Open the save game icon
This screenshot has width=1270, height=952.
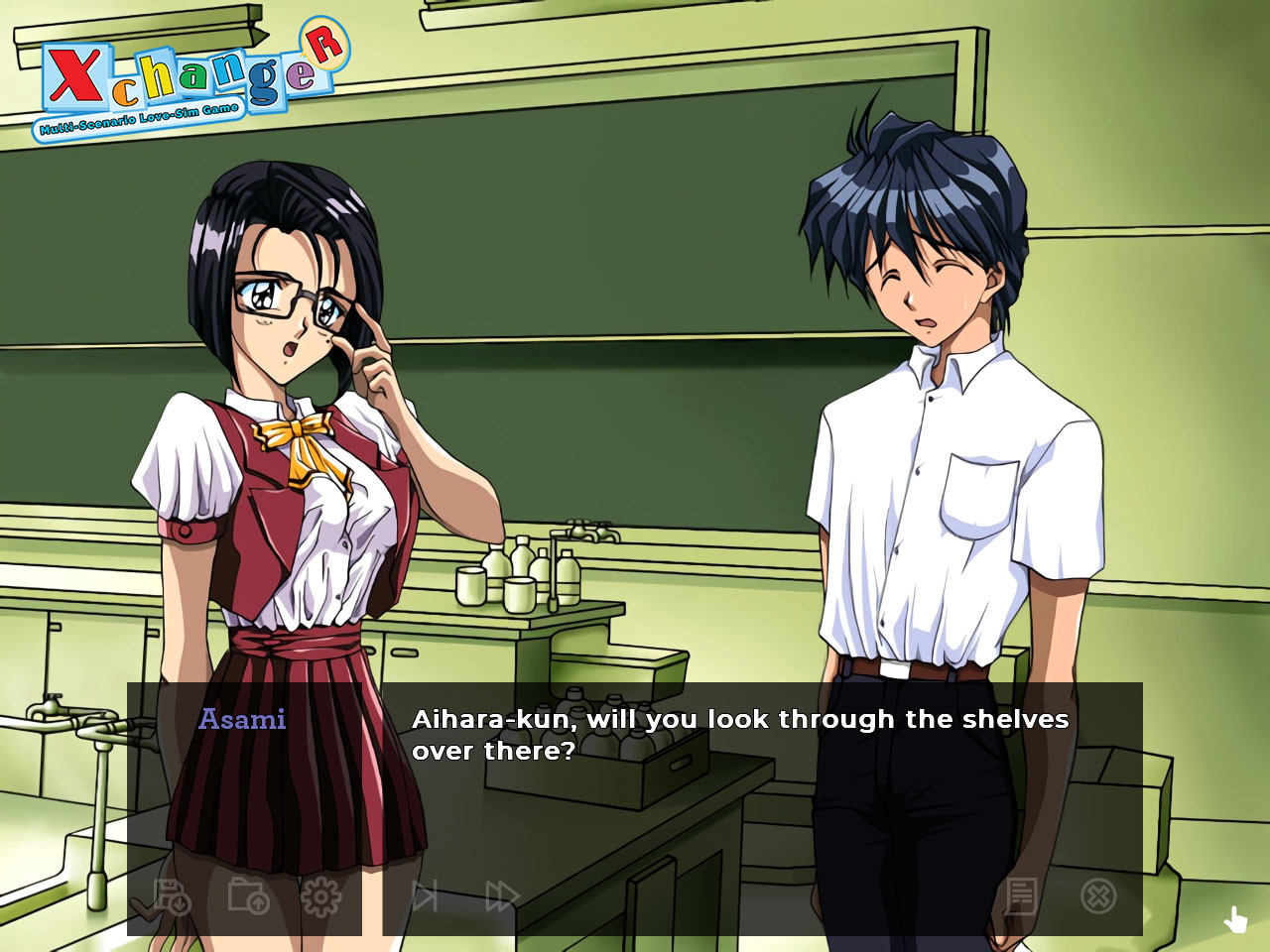pos(173,896)
